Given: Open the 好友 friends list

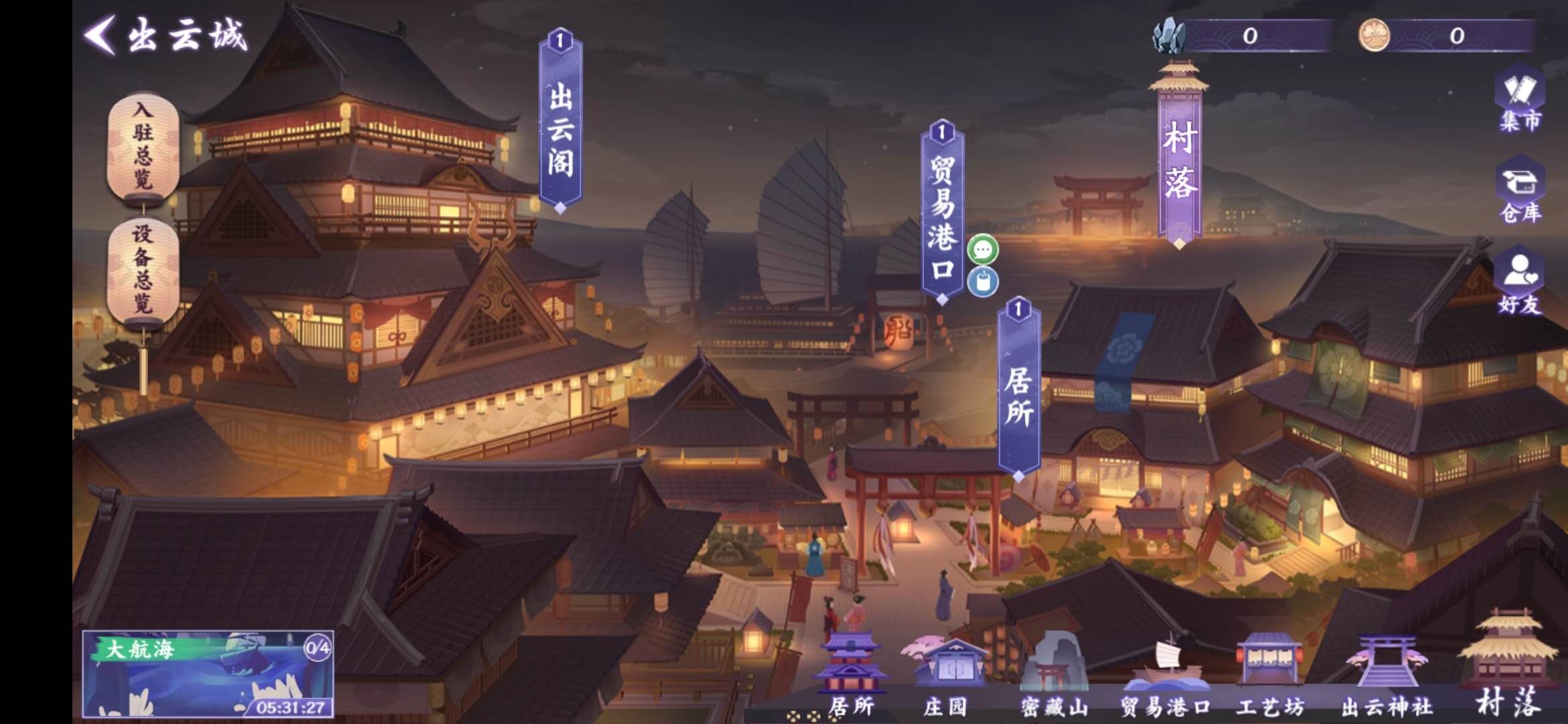Looking at the screenshot, I should [1520, 282].
